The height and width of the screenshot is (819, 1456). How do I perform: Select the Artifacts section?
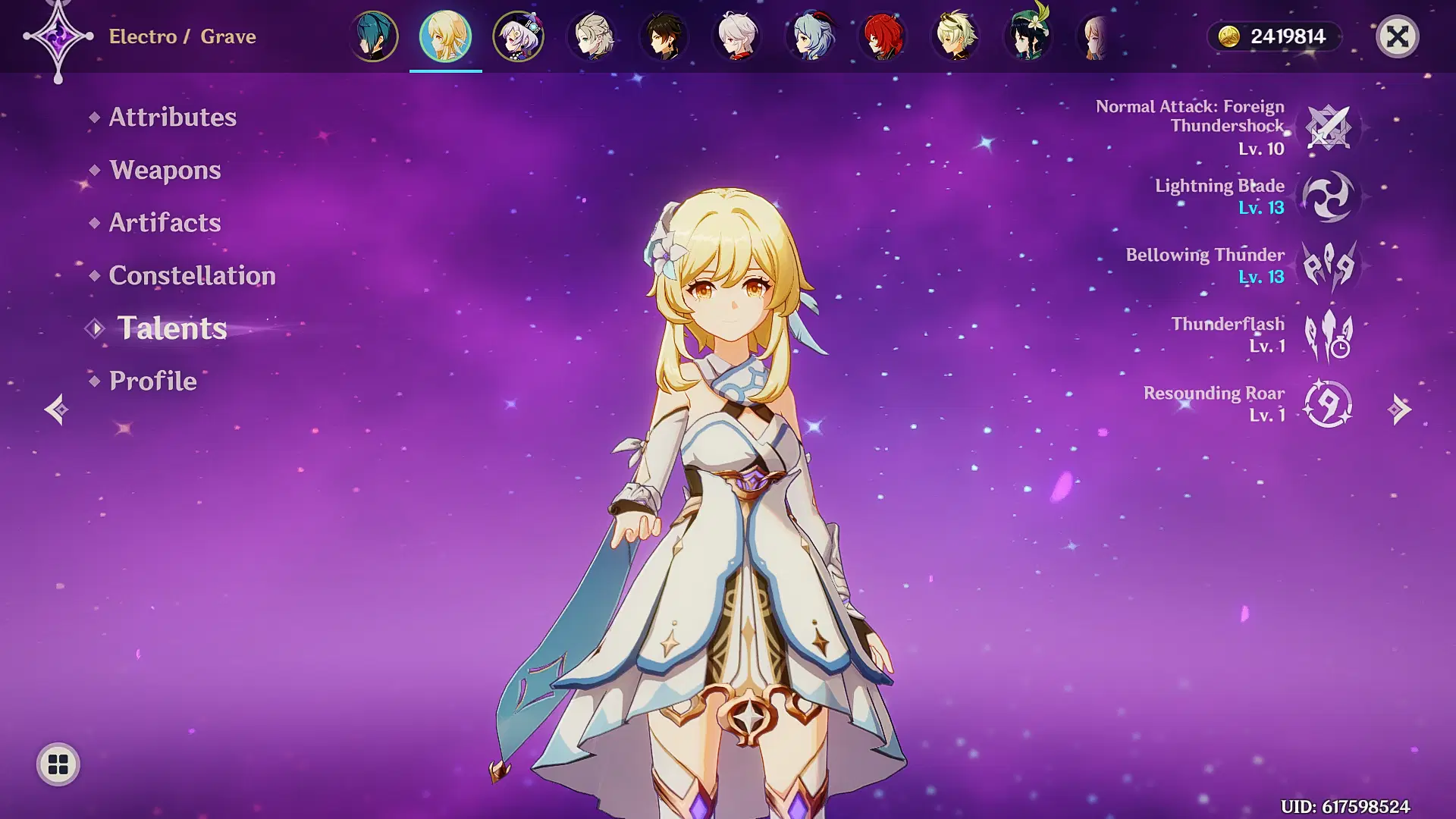[x=164, y=222]
